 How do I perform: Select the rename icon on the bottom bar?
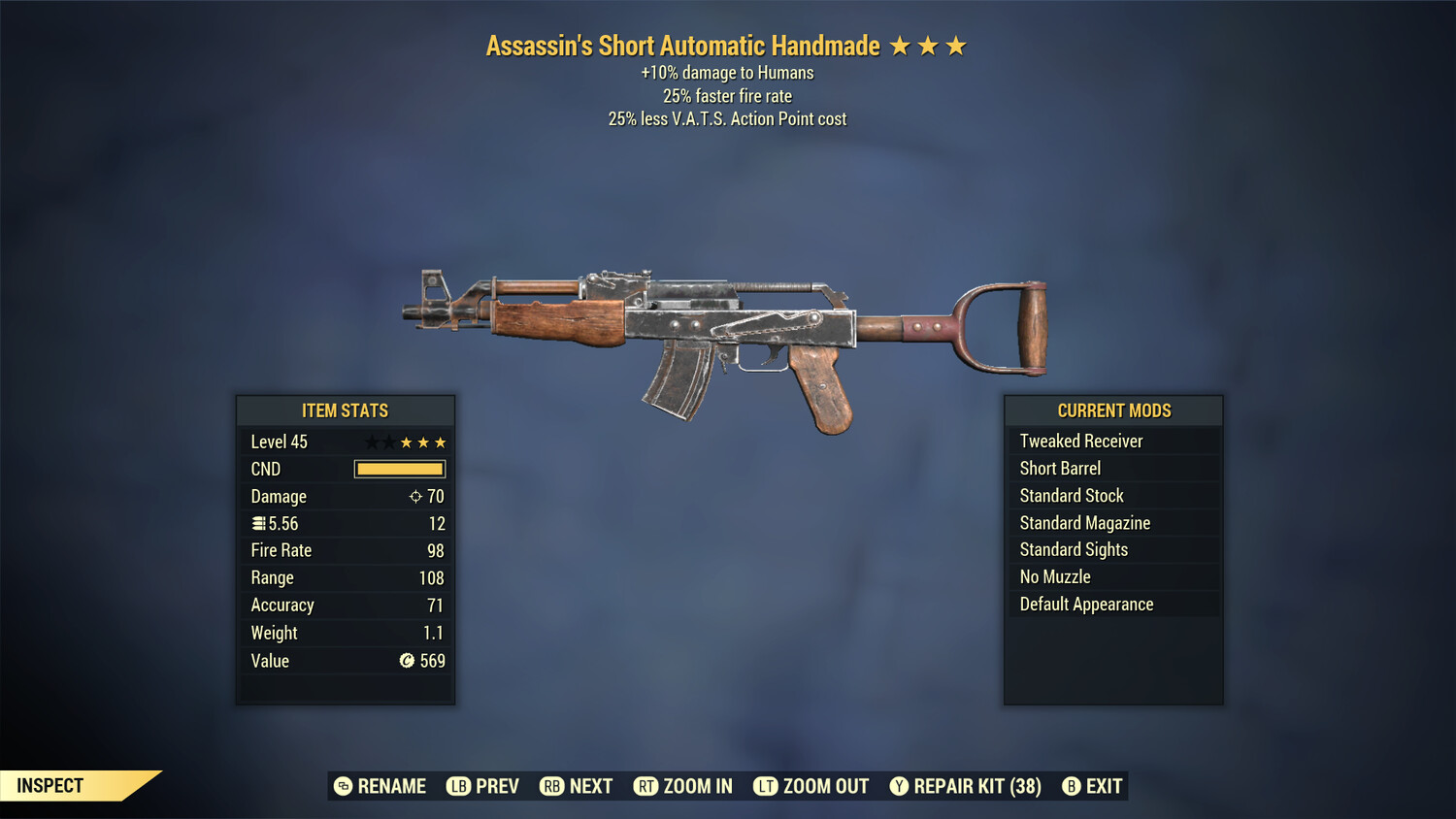342,786
